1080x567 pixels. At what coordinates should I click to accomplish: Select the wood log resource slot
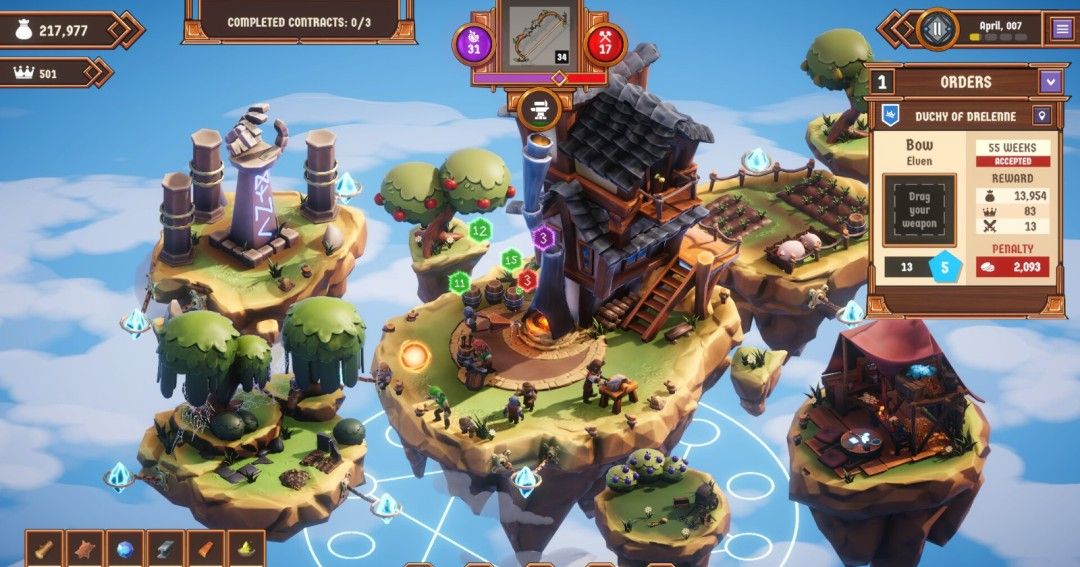point(45,549)
